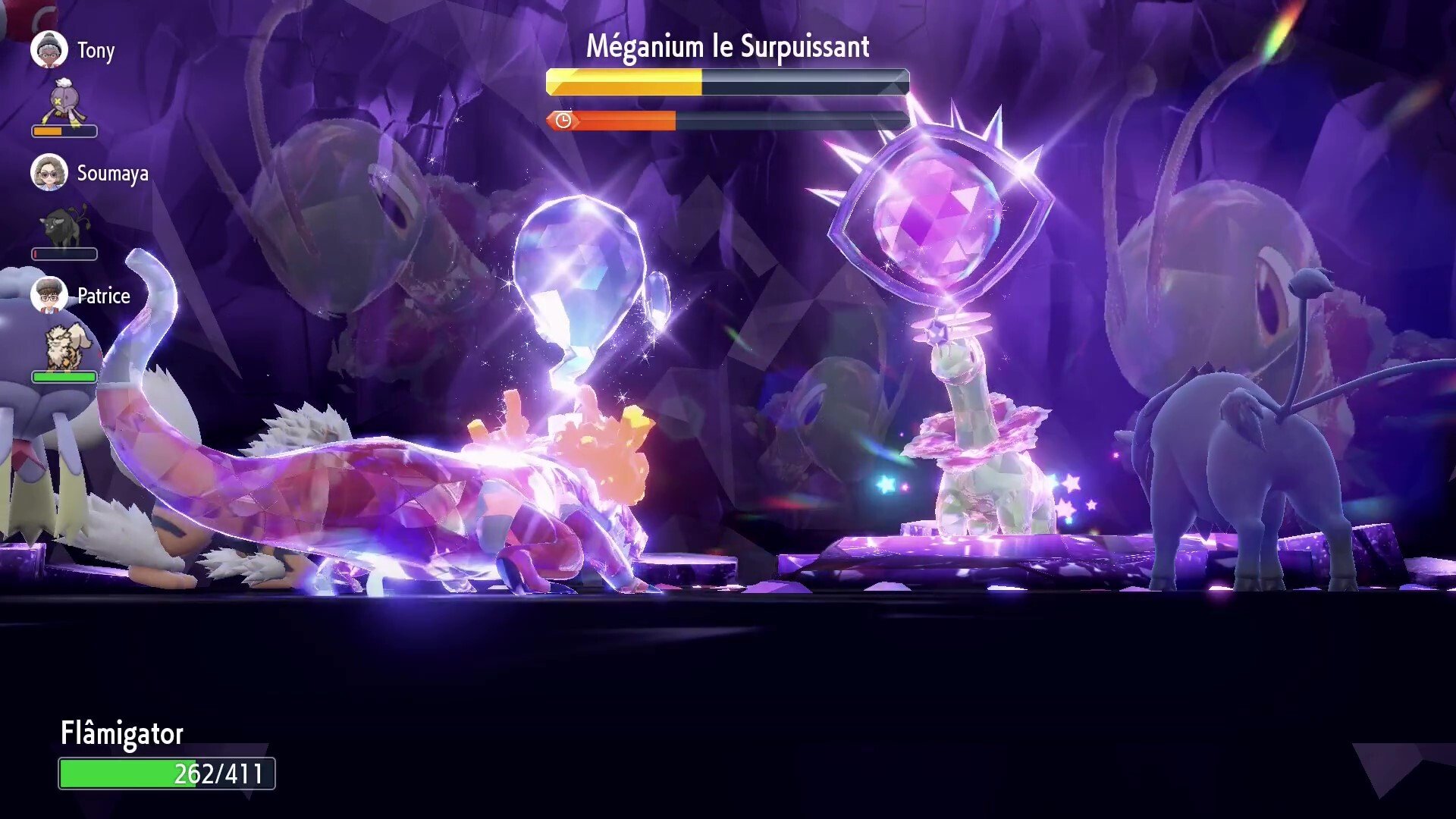Viewport: 1456px width, 819px height.
Task: Click Tony's trainer avatar icon
Action: 49,49
